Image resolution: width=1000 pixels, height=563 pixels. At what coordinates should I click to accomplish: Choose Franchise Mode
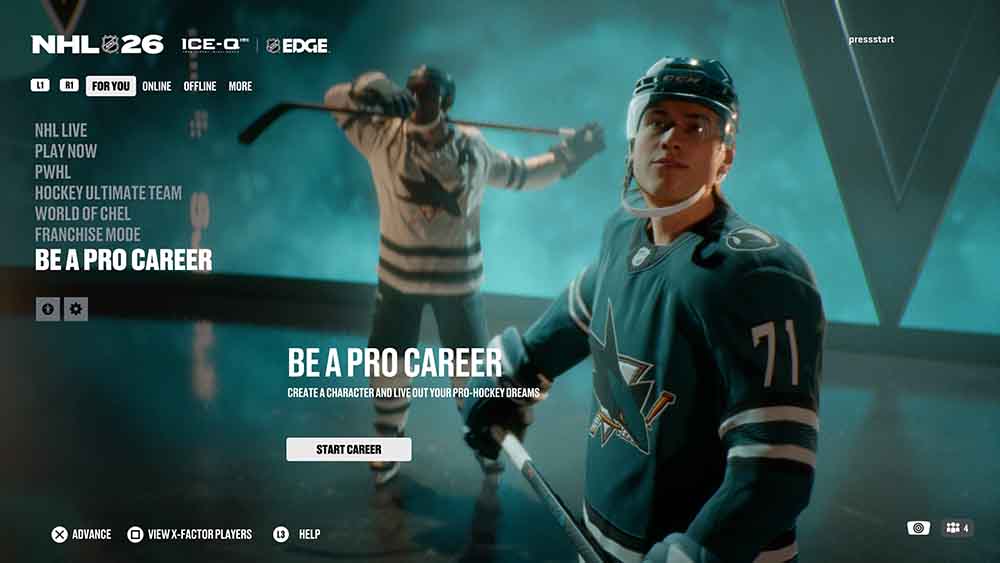point(87,235)
